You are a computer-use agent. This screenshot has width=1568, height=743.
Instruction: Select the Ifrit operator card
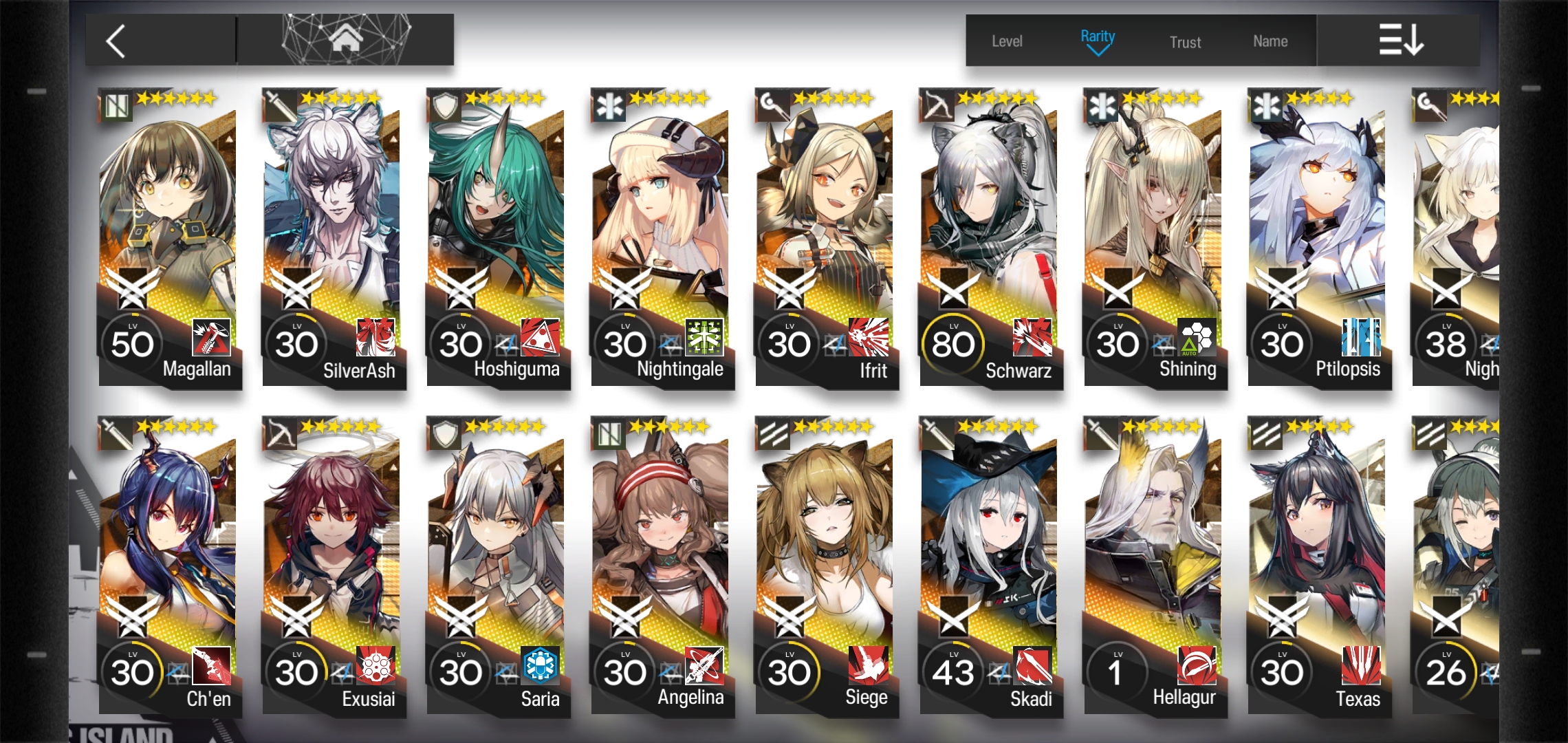pos(825,234)
